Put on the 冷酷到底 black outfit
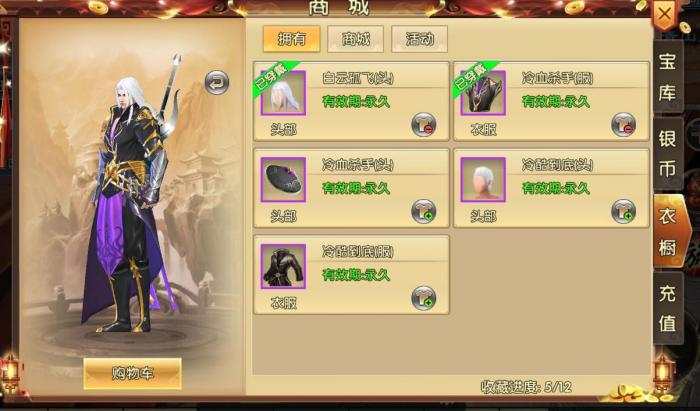Image resolution: width=700 pixels, height=411 pixels. click(424, 297)
